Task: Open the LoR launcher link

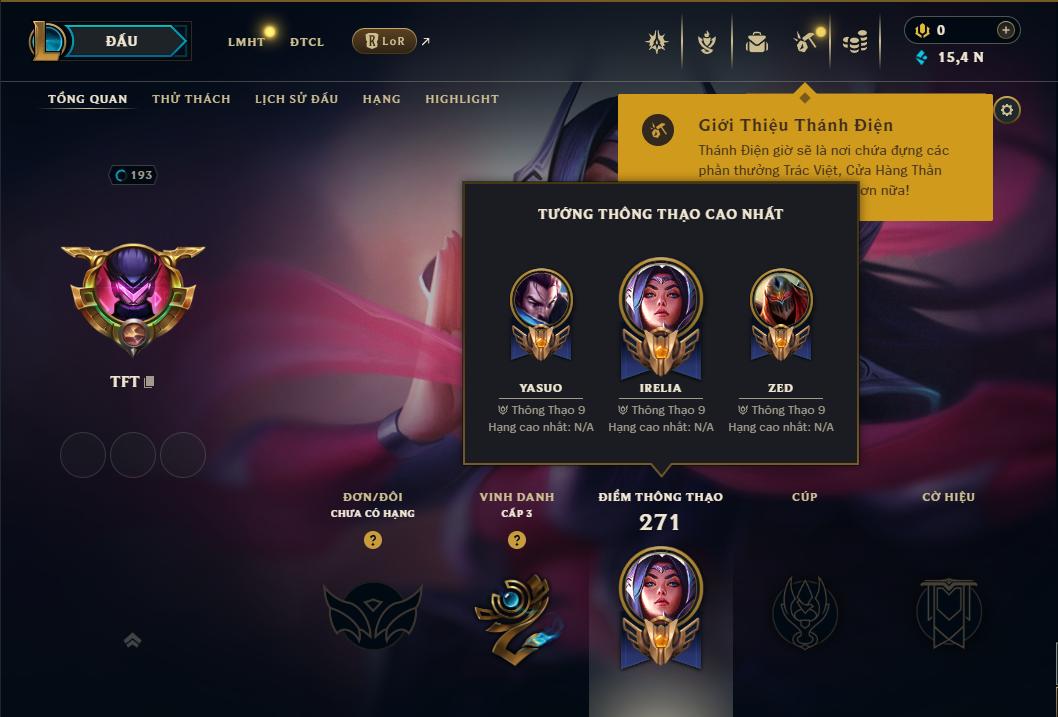Action: coord(385,41)
